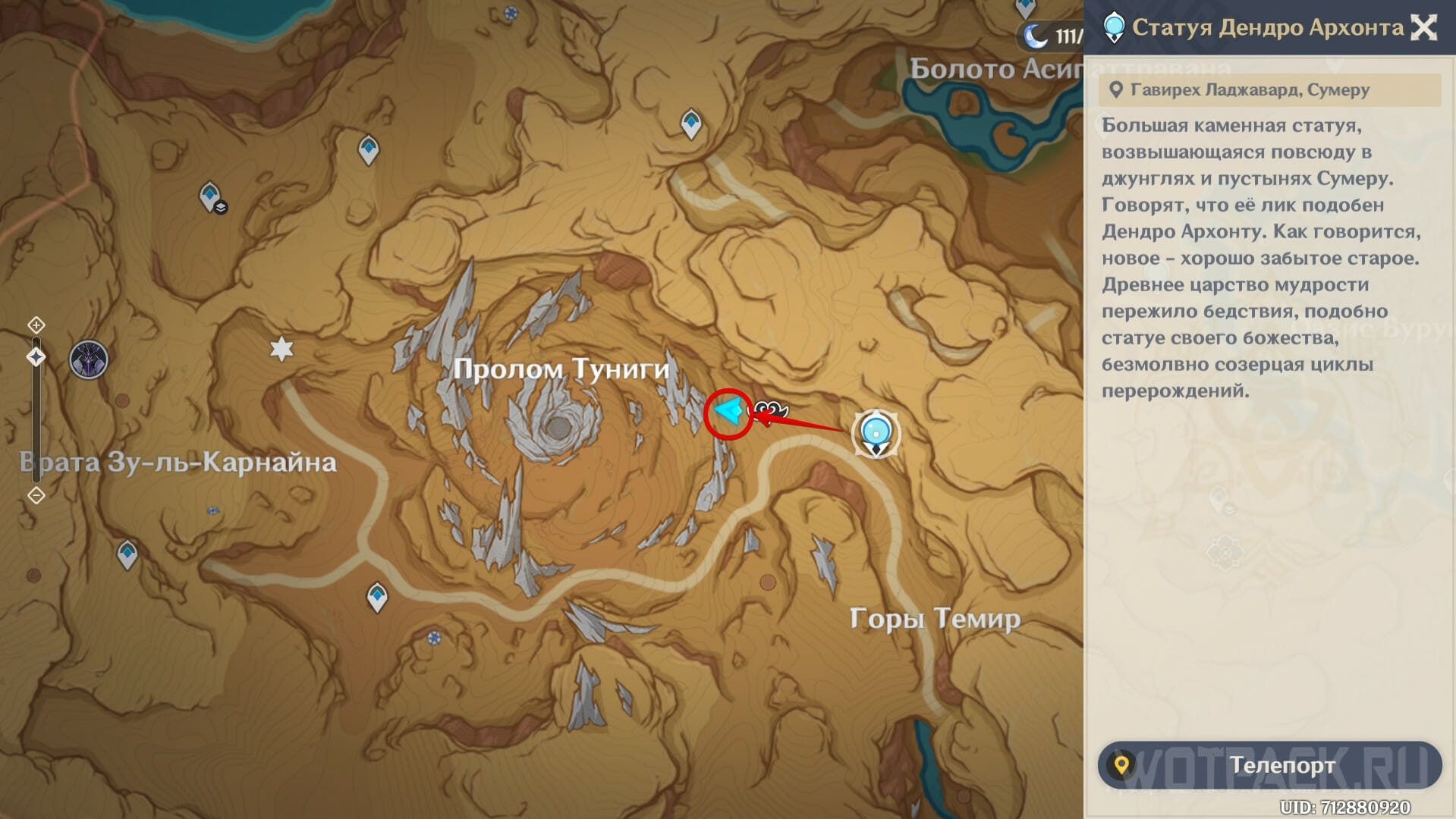This screenshot has height=819, width=1456.
Task: Select the boss portrait marker on the map
Action: 89,359
